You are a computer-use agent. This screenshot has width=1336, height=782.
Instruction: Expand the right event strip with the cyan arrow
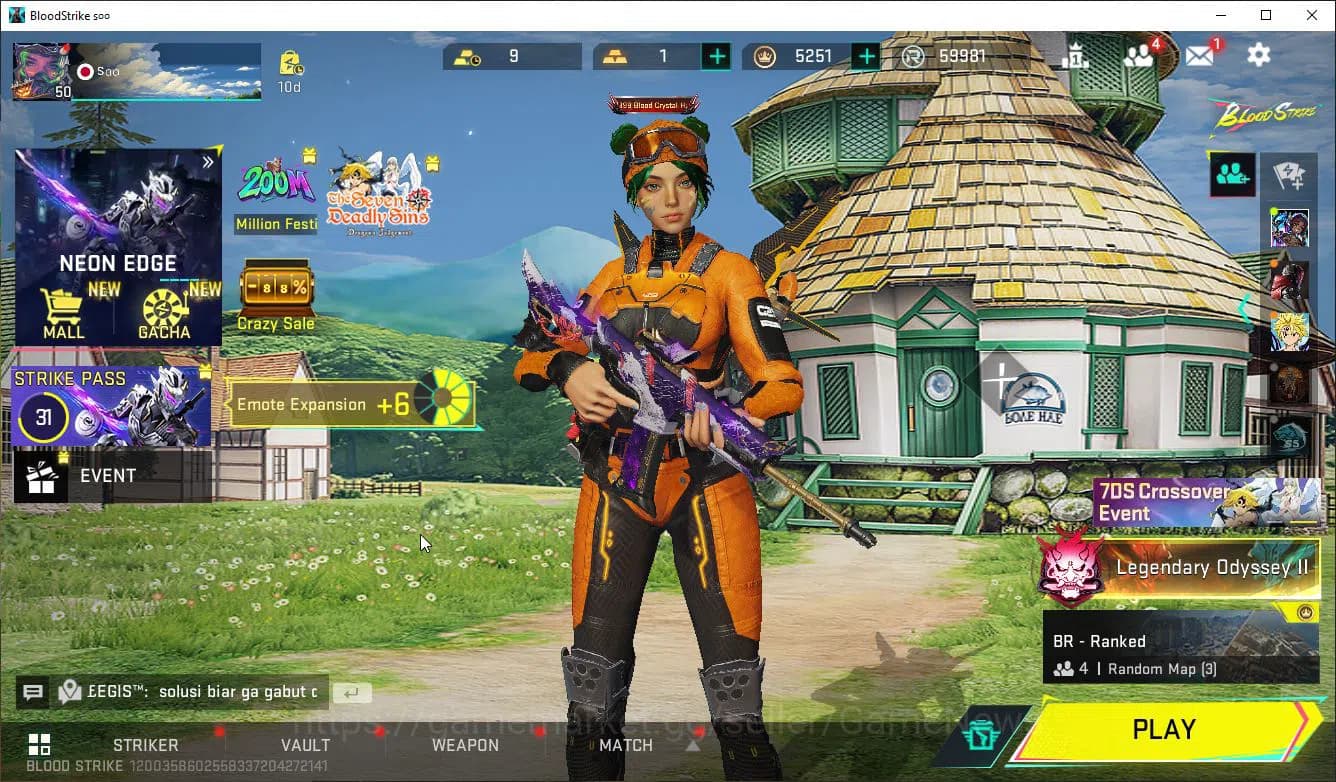tap(1246, 308)
